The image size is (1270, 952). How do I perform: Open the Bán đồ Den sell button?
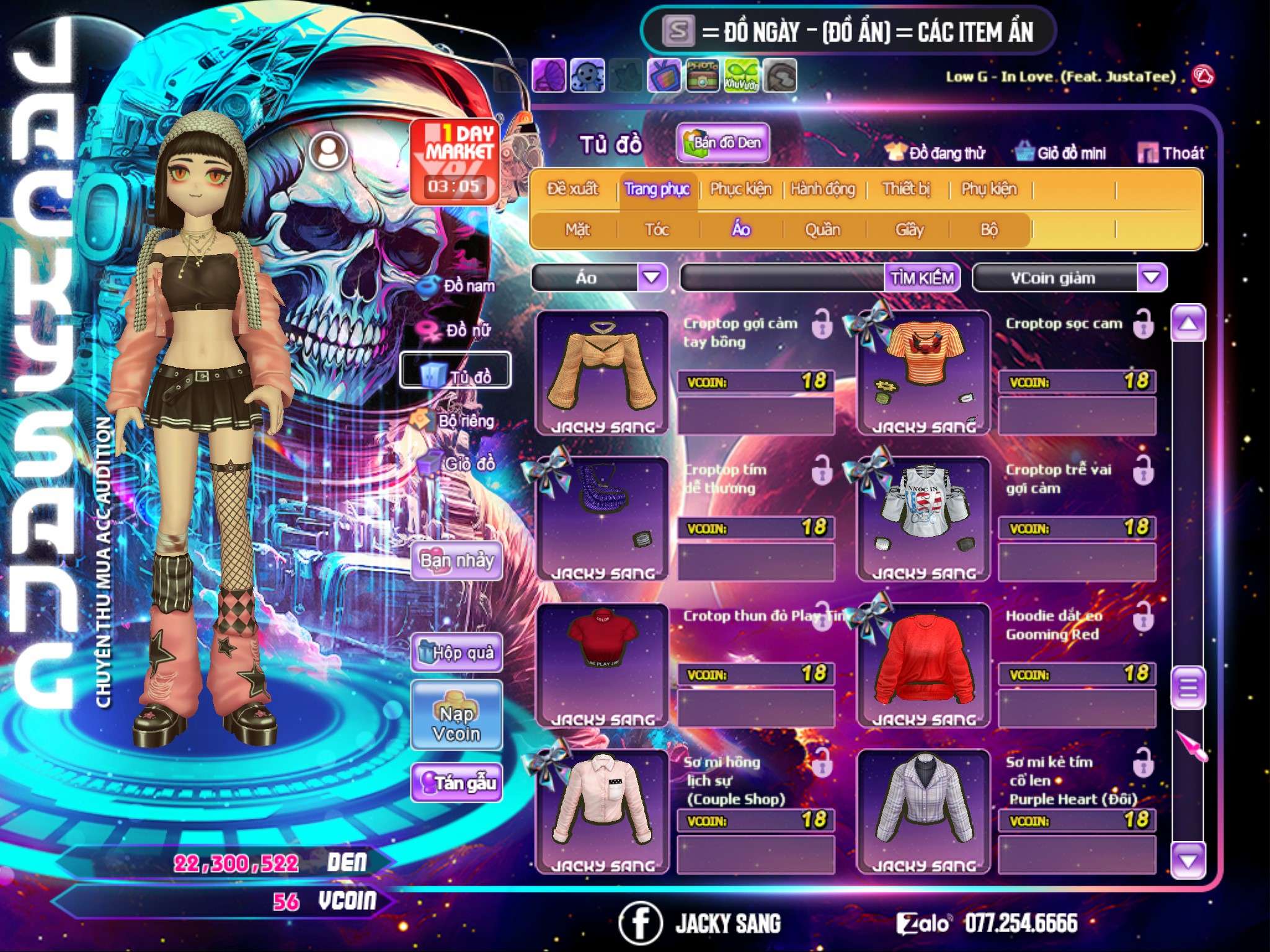[722, 143]
